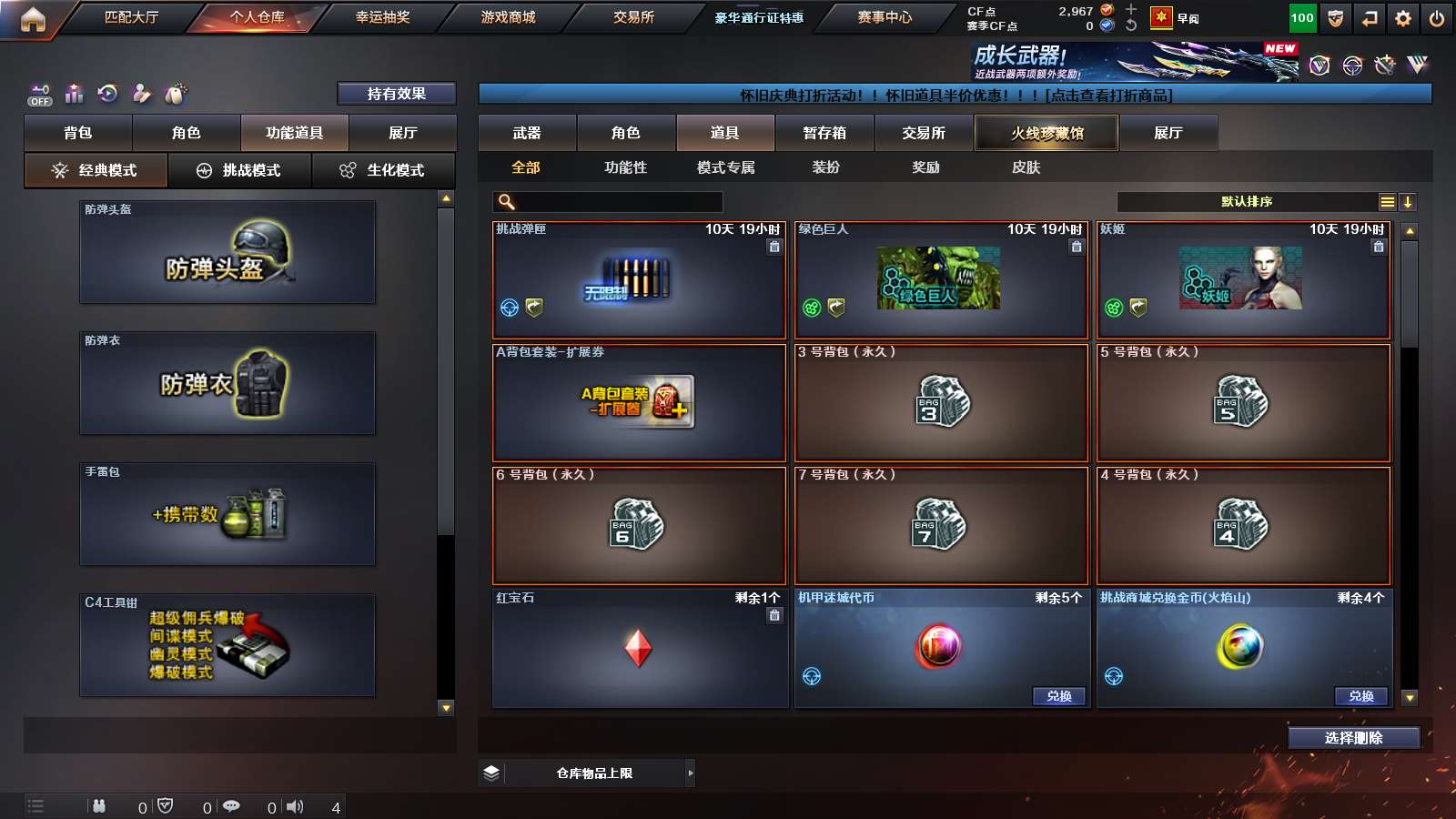This screenshot has width=1456, height=819.
Task: Open the 赛事中心 tournament center
Action: click(x=884, y=17)
